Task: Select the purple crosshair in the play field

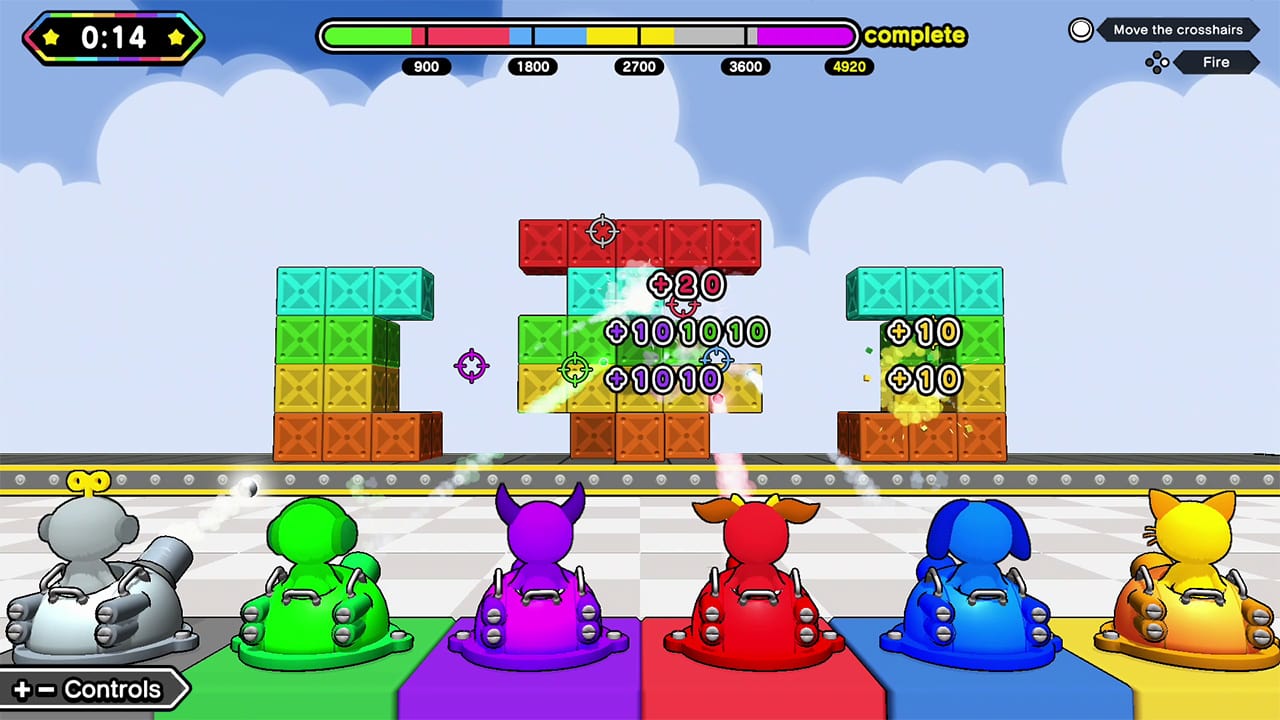Action: click(470, 365)
